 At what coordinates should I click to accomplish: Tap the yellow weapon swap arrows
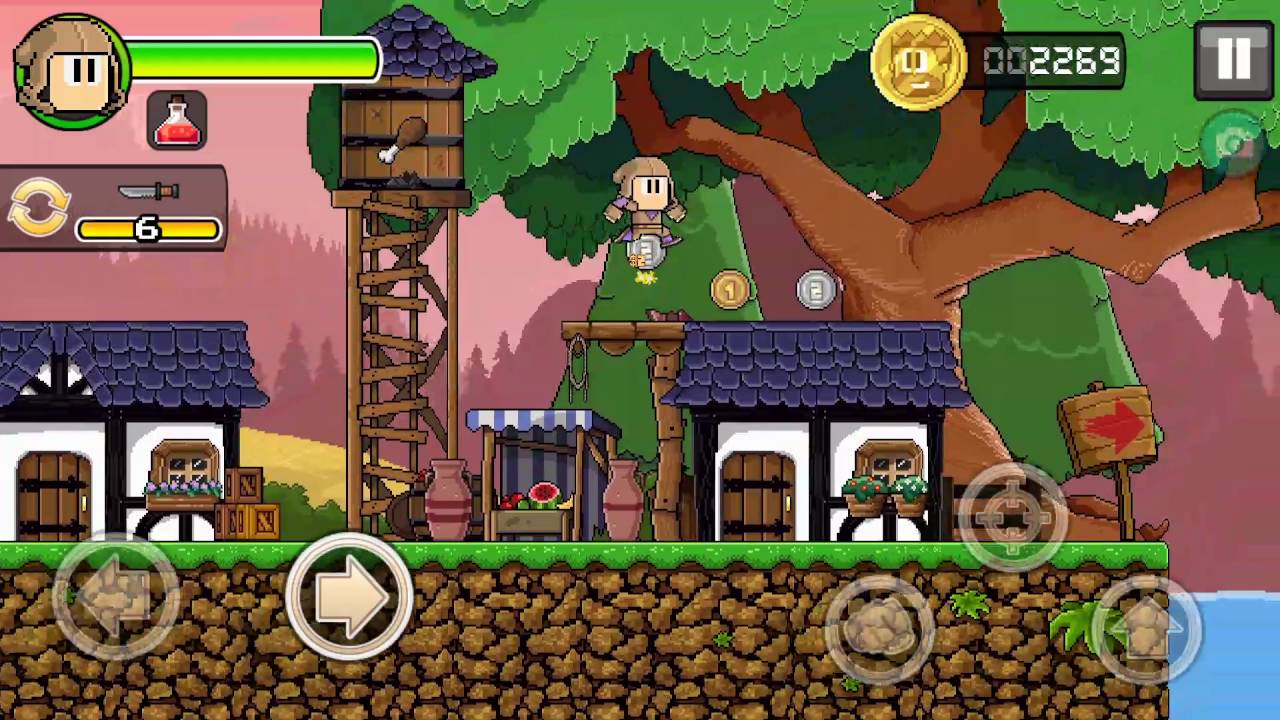pyautogui.click(x=39, y=208)
